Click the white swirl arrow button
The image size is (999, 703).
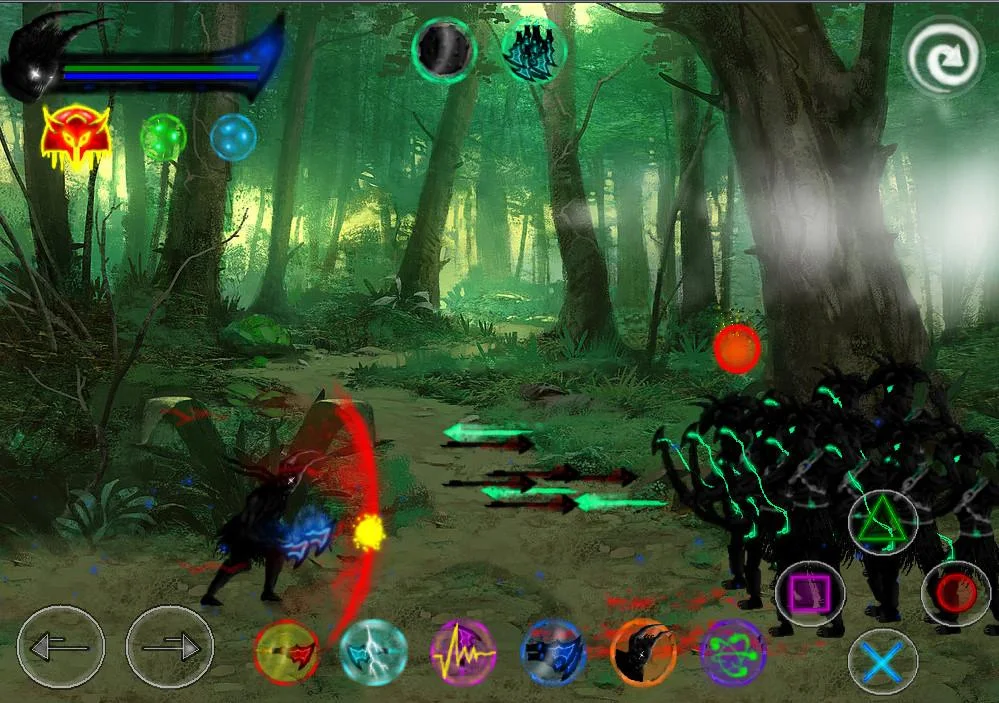click(x=944, y=56)
